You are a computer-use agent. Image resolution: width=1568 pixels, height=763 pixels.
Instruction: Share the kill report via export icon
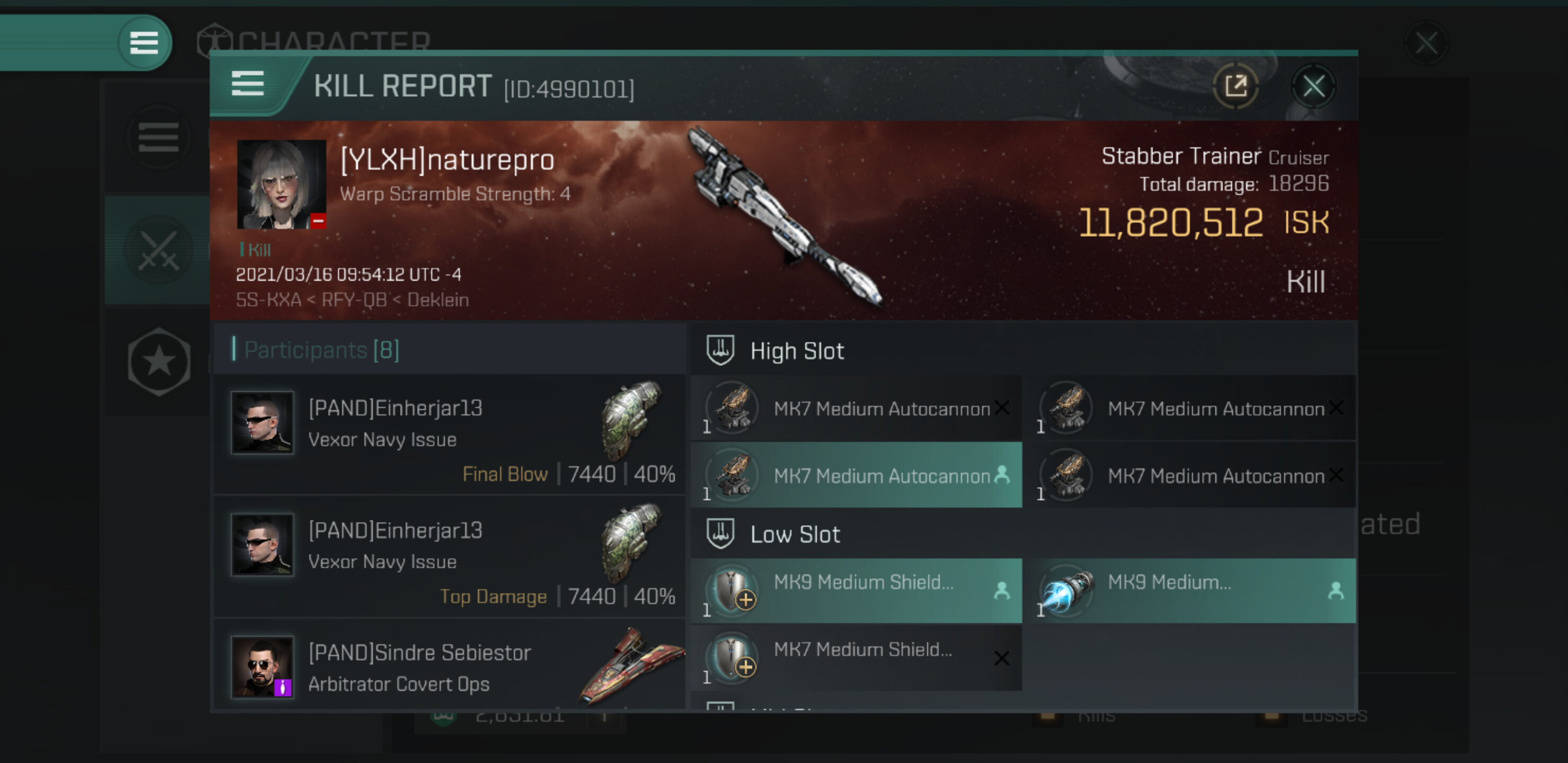(x=1235, y=86)
